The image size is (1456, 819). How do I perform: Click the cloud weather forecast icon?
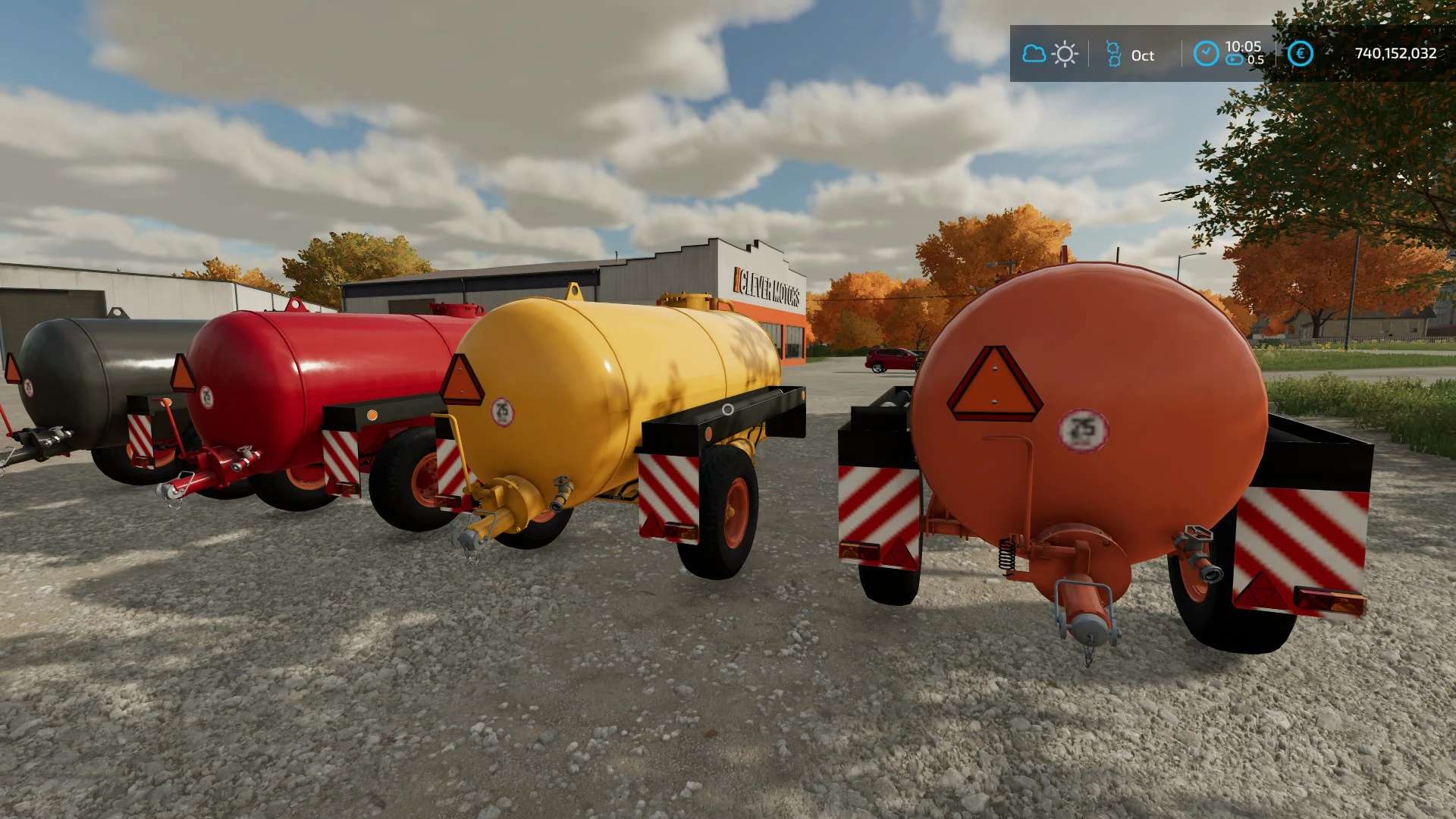(x=1034, y=54)
